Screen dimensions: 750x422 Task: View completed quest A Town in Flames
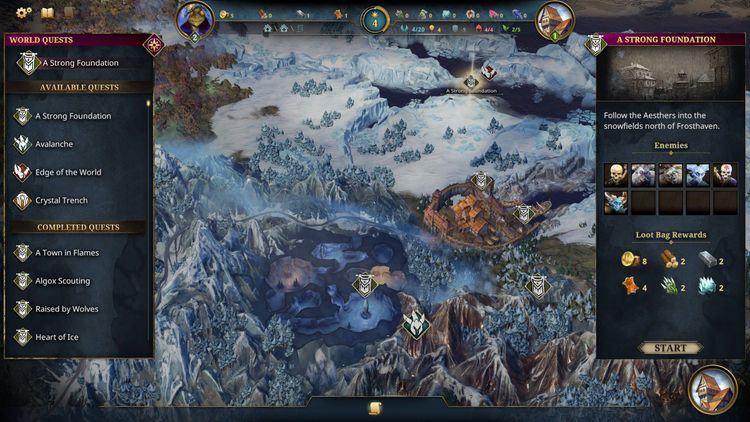point(67,253)
